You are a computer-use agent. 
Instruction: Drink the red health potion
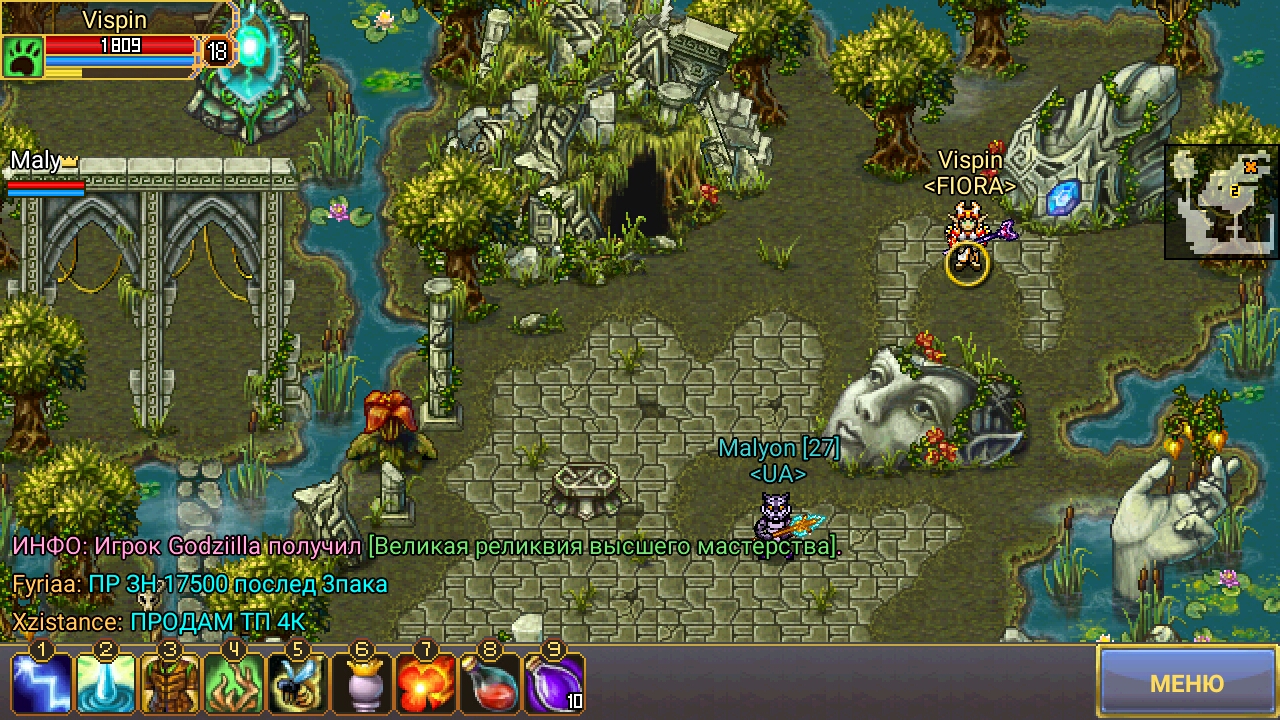pos(490,683)
